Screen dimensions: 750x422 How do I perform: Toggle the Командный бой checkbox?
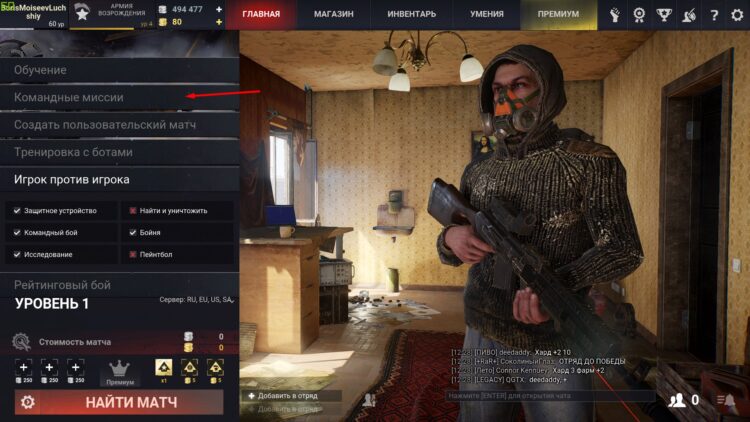coord(16,232)
